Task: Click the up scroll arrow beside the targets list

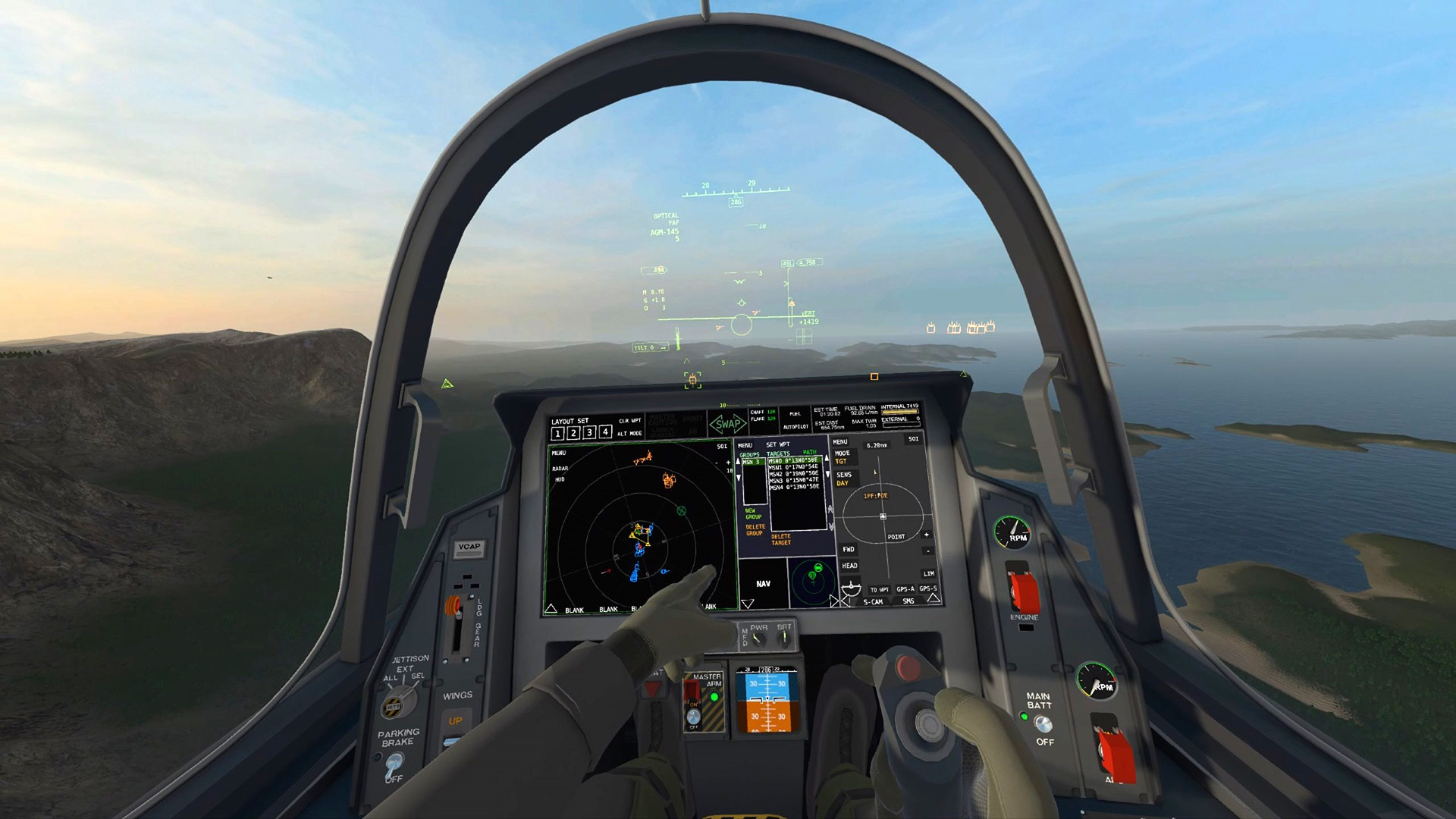Action: (827, 458)
